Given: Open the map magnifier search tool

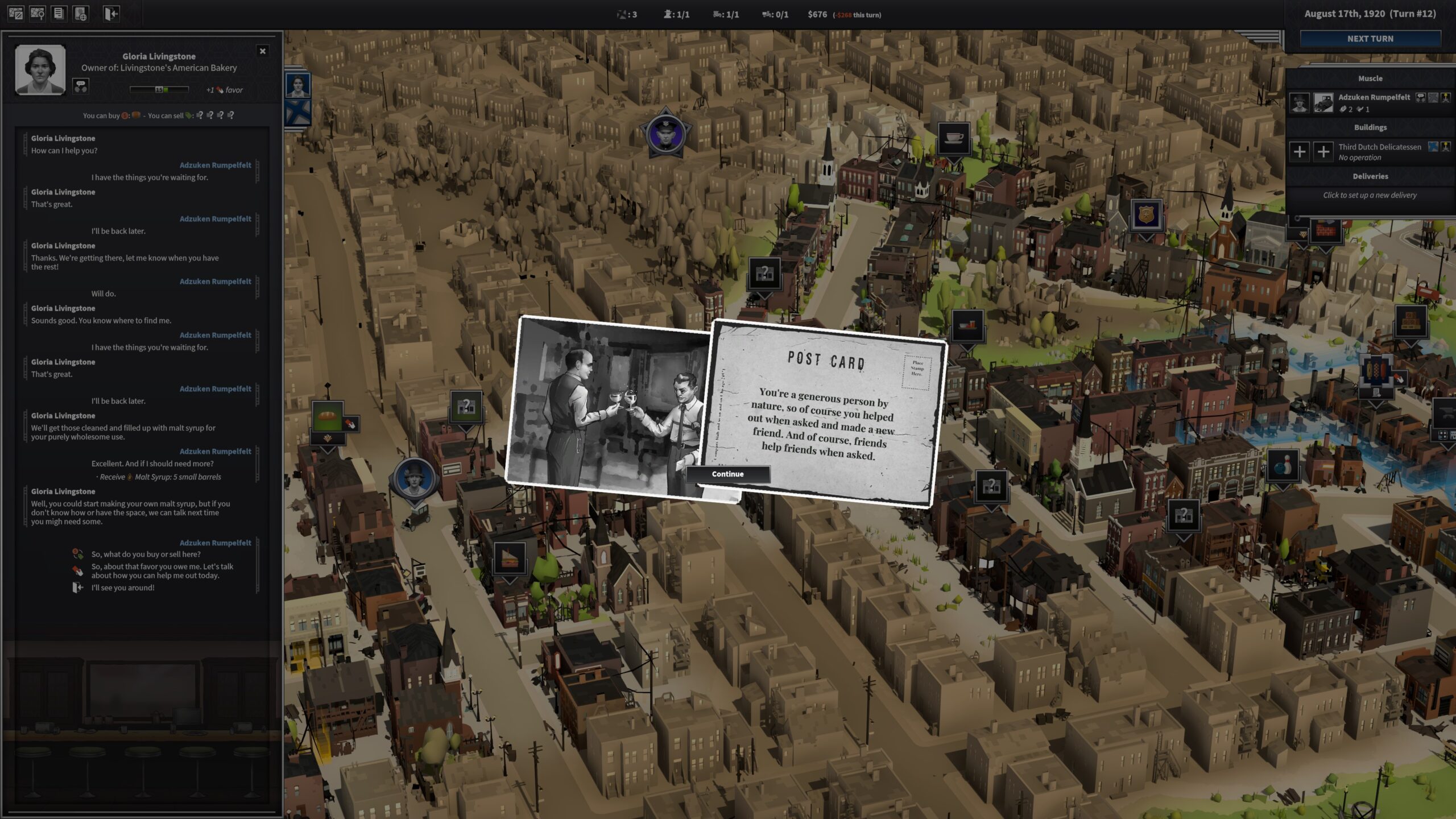Looking at the screenshot, I should coord(38,14).
